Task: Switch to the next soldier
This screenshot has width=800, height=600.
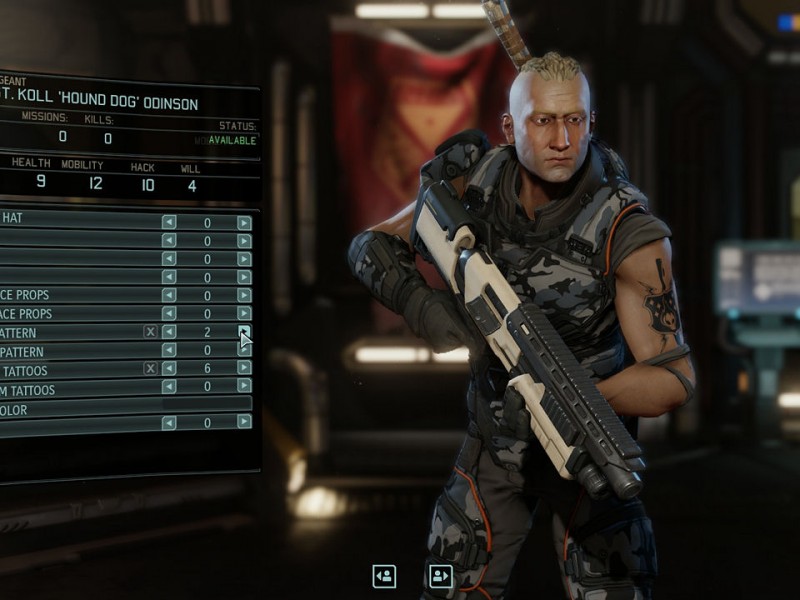Action: [x=440, y=576]
